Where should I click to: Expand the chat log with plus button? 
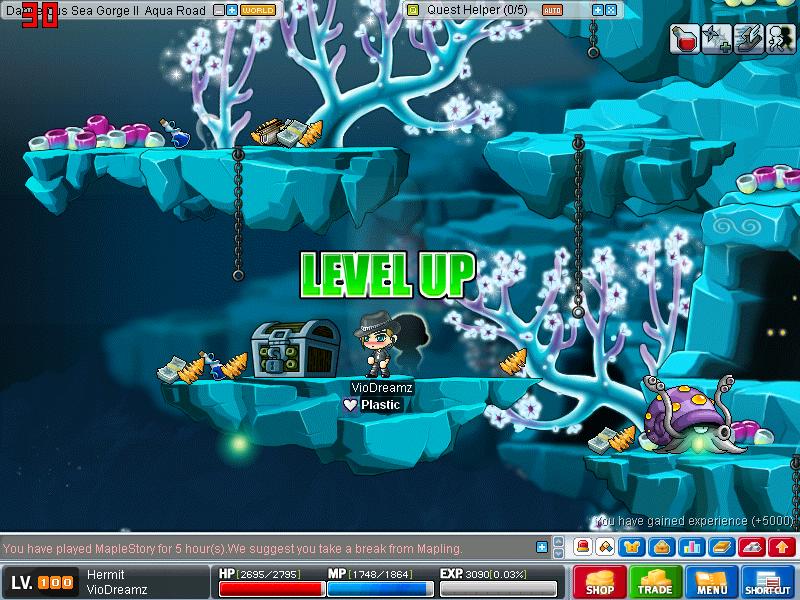(541, 547)
